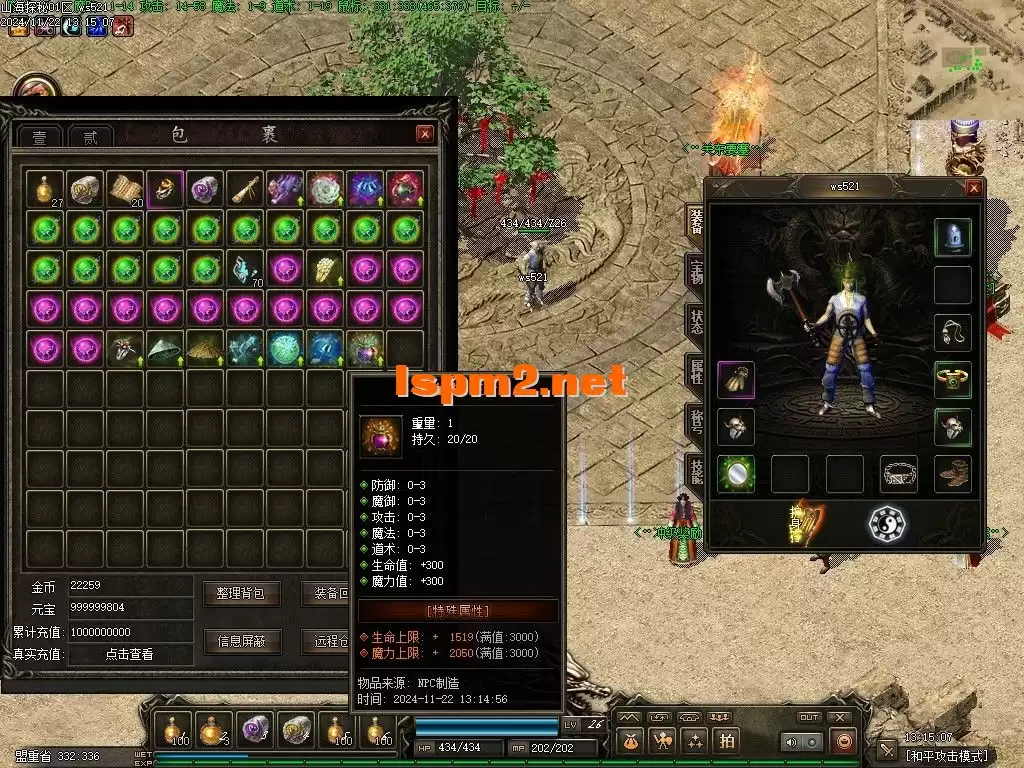This screenshot has height=768, width=1024.
Task: Switch to the 壹 bag tab
Action: pyautogui.click(x=40, y=137)
